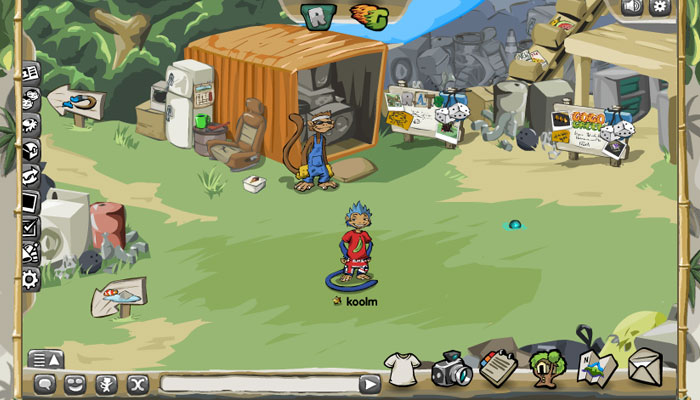
Task: Open the t-shirt wardrobe icon
Action: click(x=401, y=368)
